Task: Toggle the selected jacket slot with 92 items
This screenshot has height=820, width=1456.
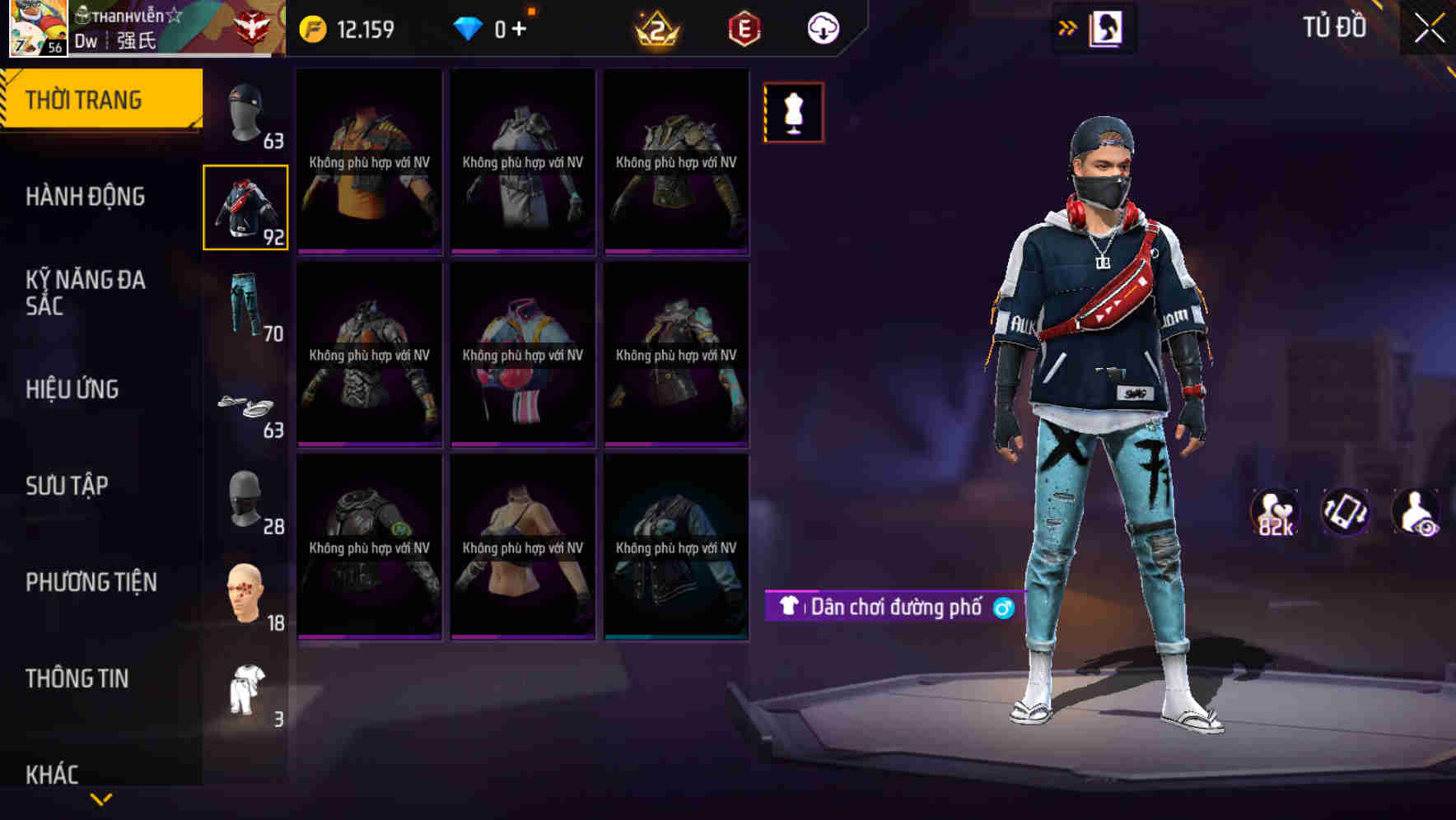Action: (x=245, y=208)
